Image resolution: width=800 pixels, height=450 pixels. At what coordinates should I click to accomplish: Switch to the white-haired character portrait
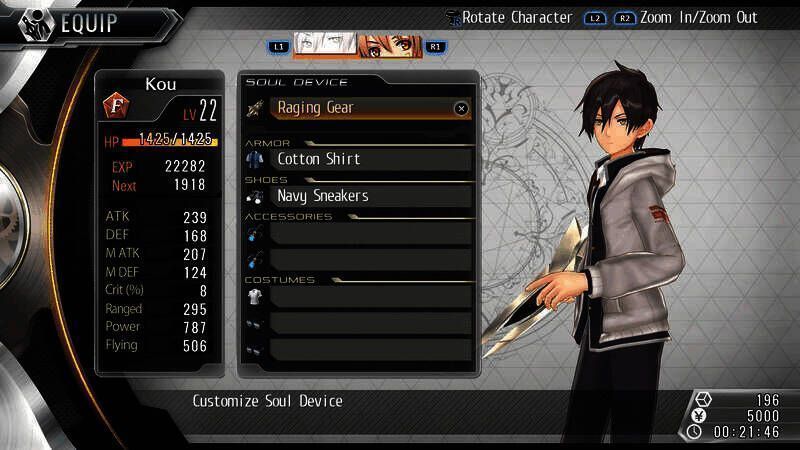click(x=323, y=46)
